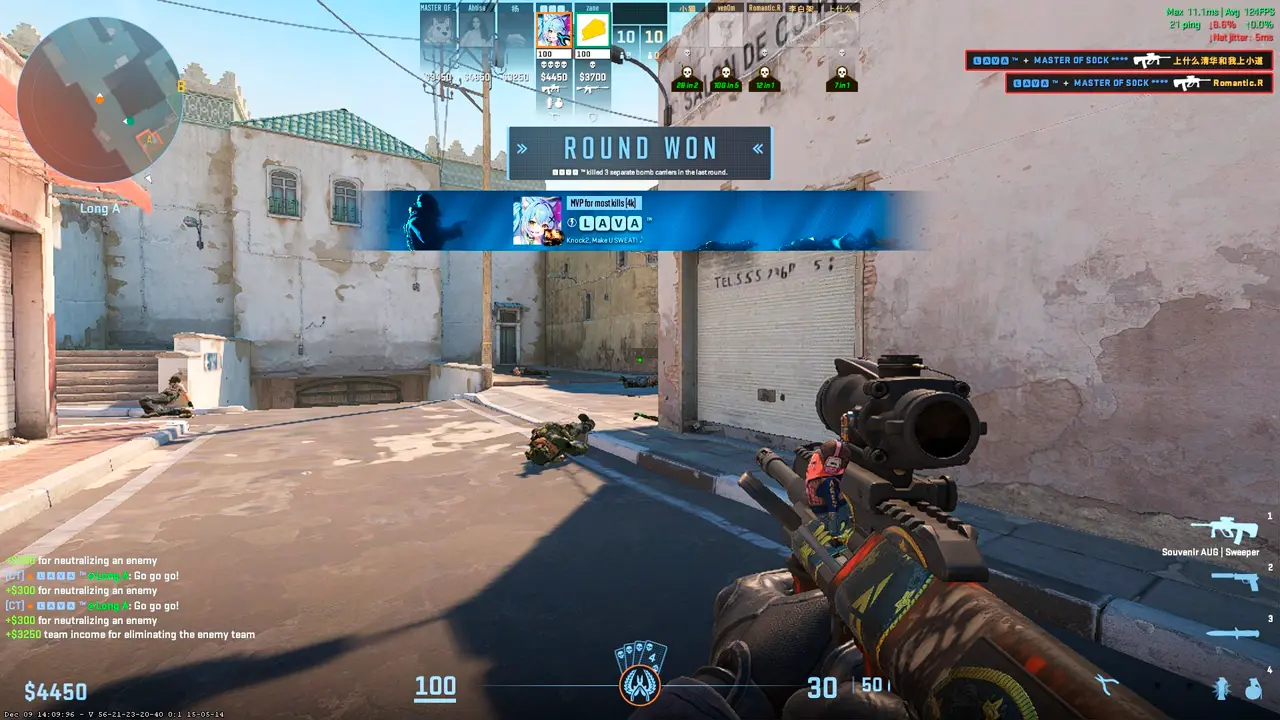Click the anime avatar in the scoreboard strip

coord(554,30)
